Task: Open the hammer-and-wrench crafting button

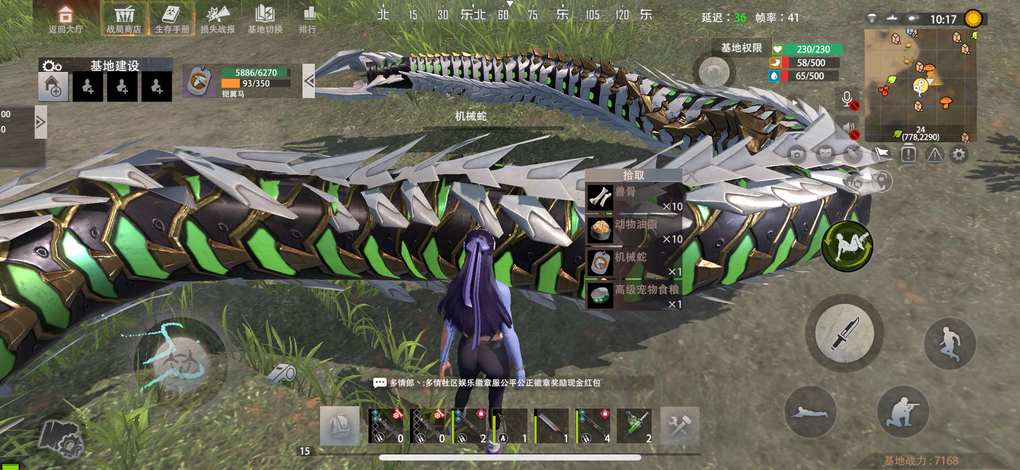Action: pos(680,425)
